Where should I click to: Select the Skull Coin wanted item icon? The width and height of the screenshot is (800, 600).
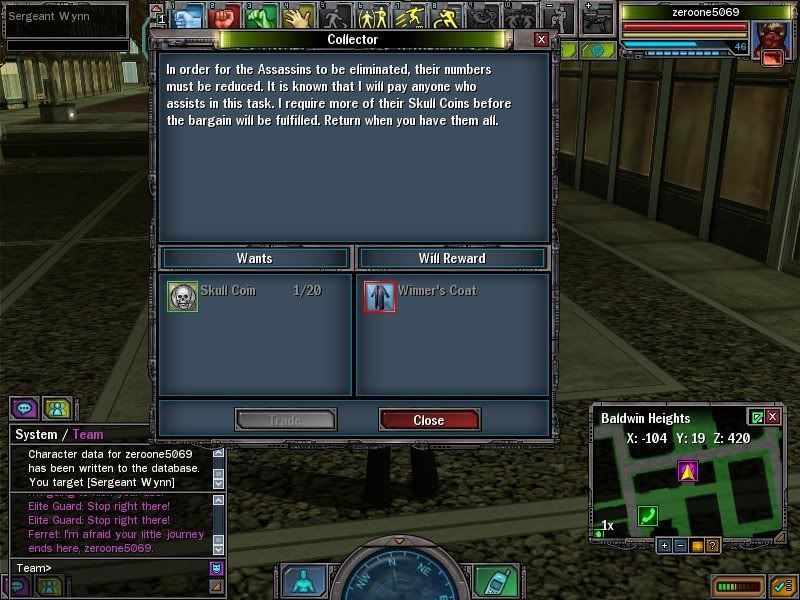pyautogui.click(x=183, y=296)
